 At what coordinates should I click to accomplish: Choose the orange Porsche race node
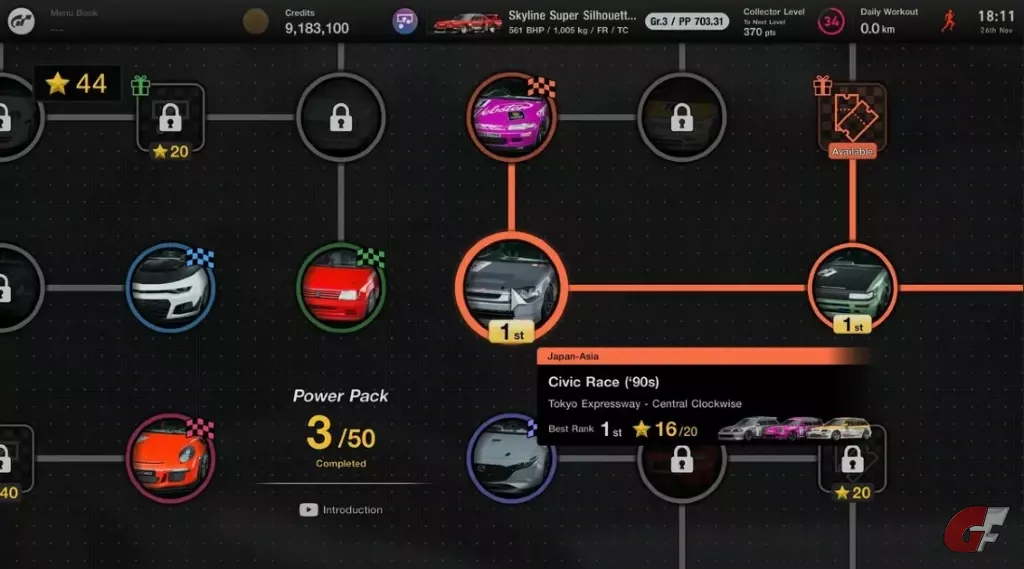click(171, 458)
